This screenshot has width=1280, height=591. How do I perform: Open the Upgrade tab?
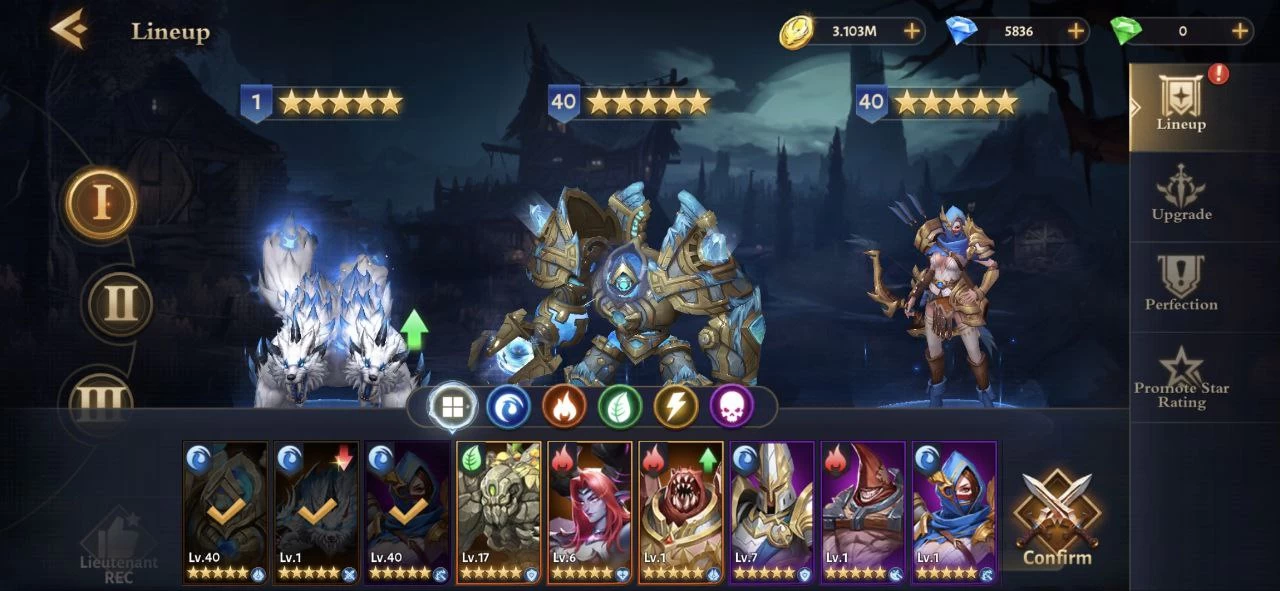tap(1181, 194)
